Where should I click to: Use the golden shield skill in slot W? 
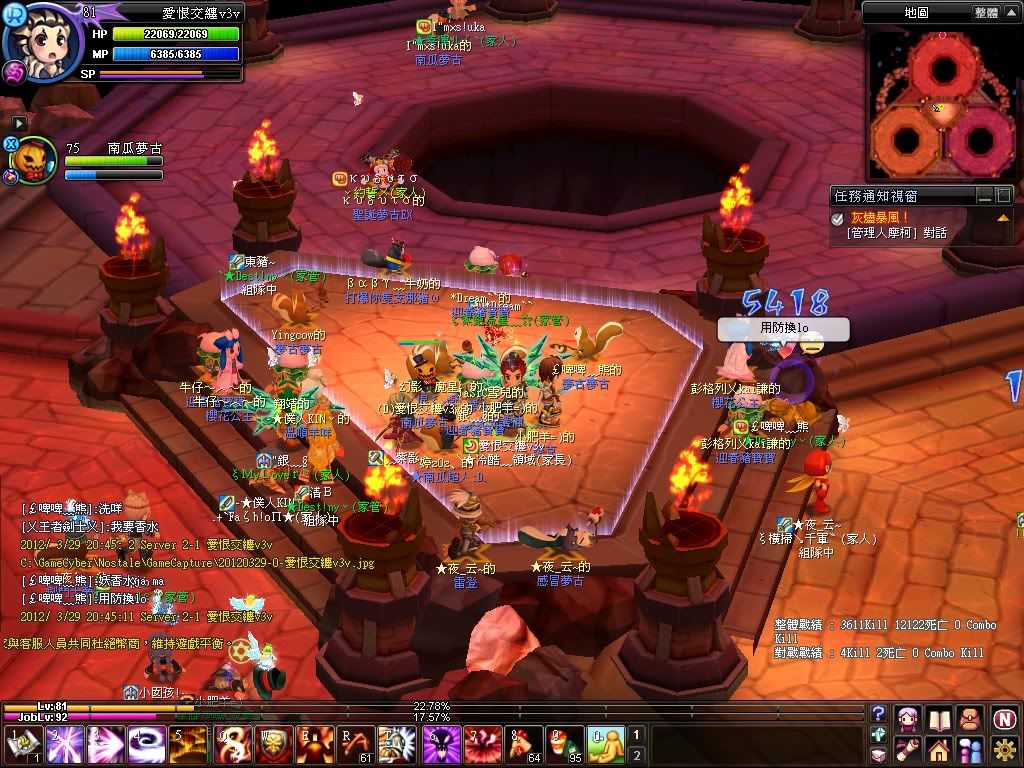pyautogui.click(x=273, y=745)
